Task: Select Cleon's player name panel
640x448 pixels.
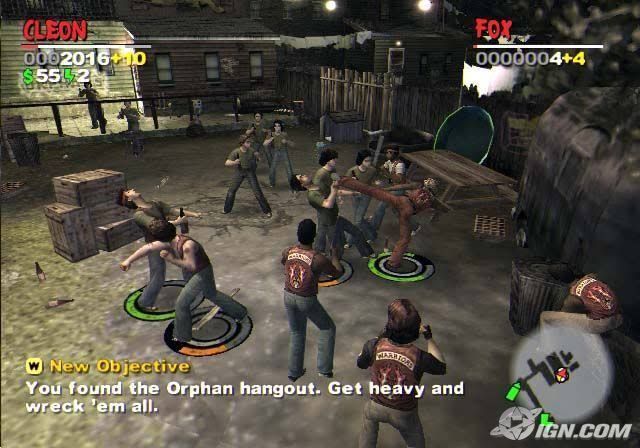Action: 54,31
